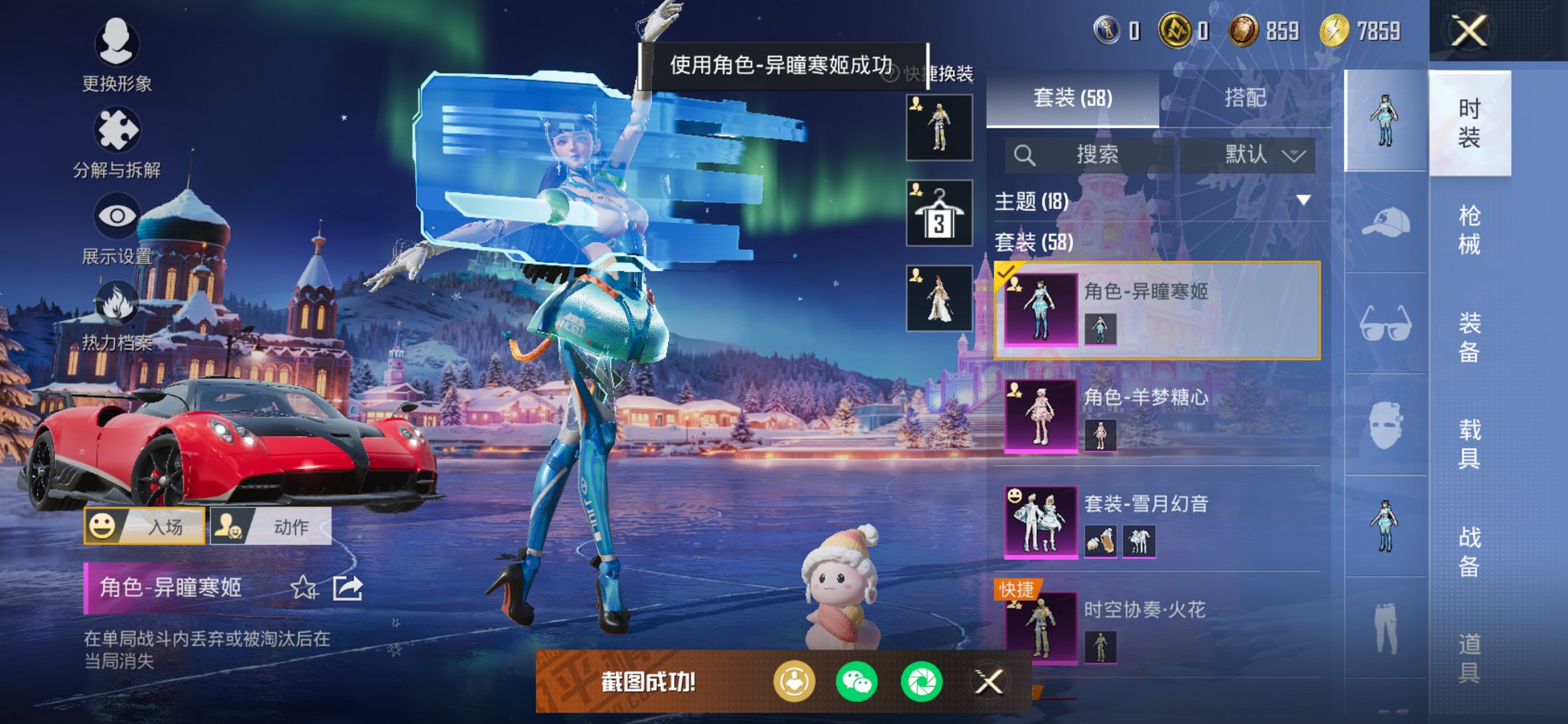The image size is (1568, 724).
Task: Uncheck the equipped 角色-异瞳寒姬 checkmark
Action: (1008, 270)
